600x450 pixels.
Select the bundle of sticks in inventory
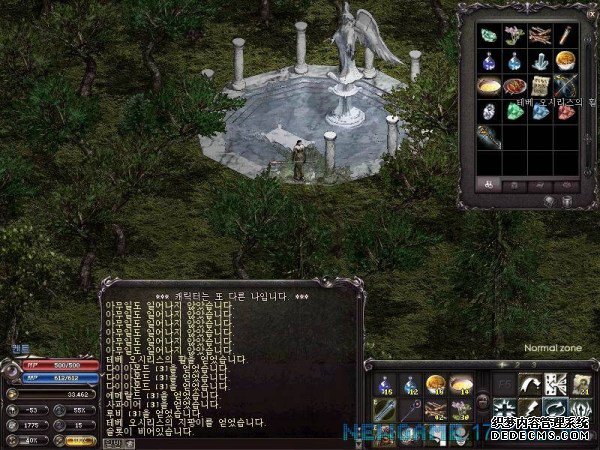pyautogui.click(x=540, y=35)
